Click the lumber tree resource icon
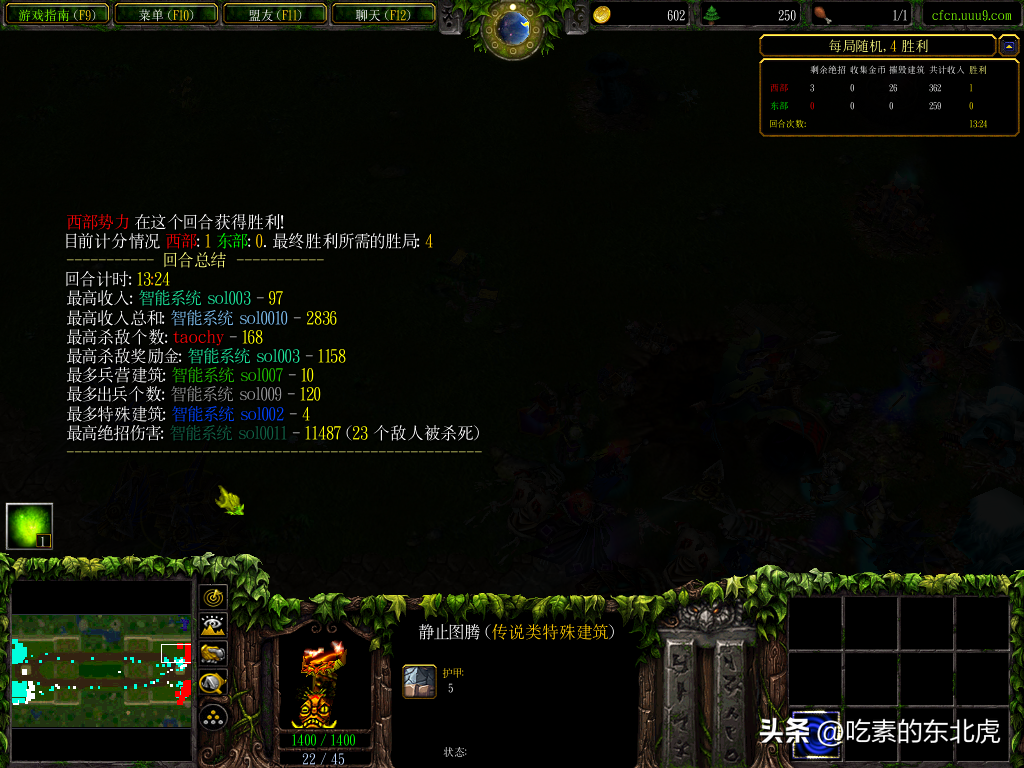The height and width of the screenshot is (768, 1024). pyautogui.click(x=712, y=15)
